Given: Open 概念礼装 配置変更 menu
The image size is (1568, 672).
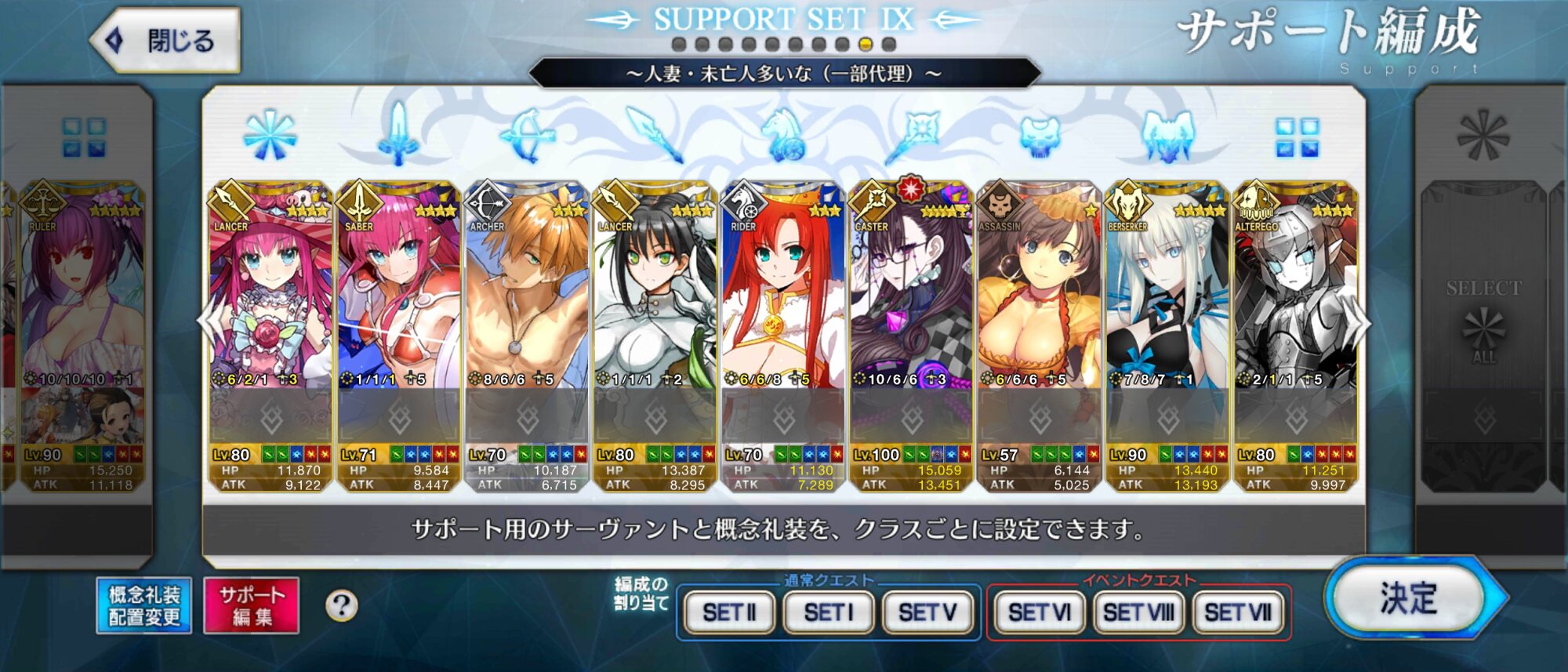Looking at the screenshot, I should point(144,606).
